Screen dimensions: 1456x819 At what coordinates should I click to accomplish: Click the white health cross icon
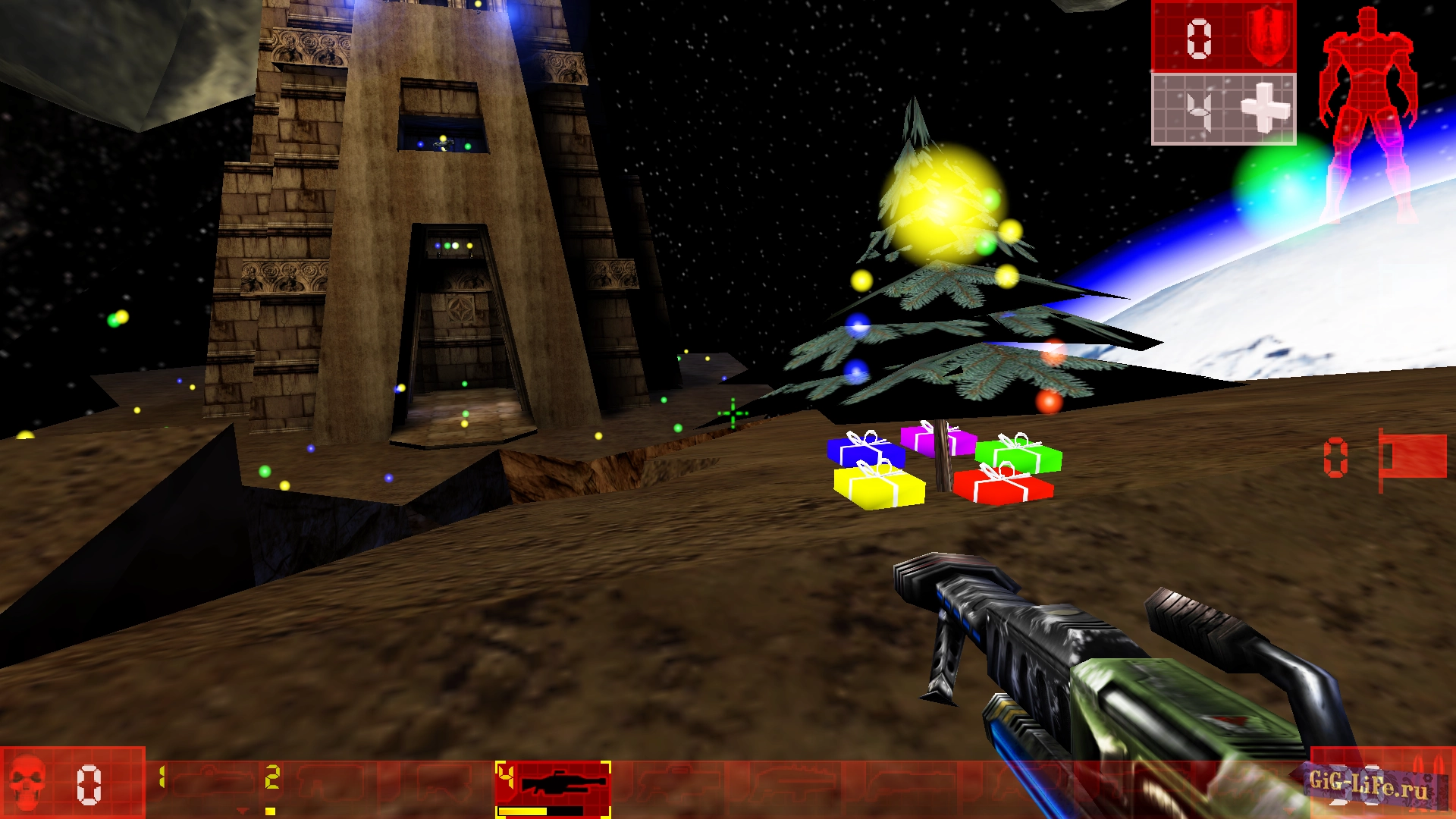1266,108
